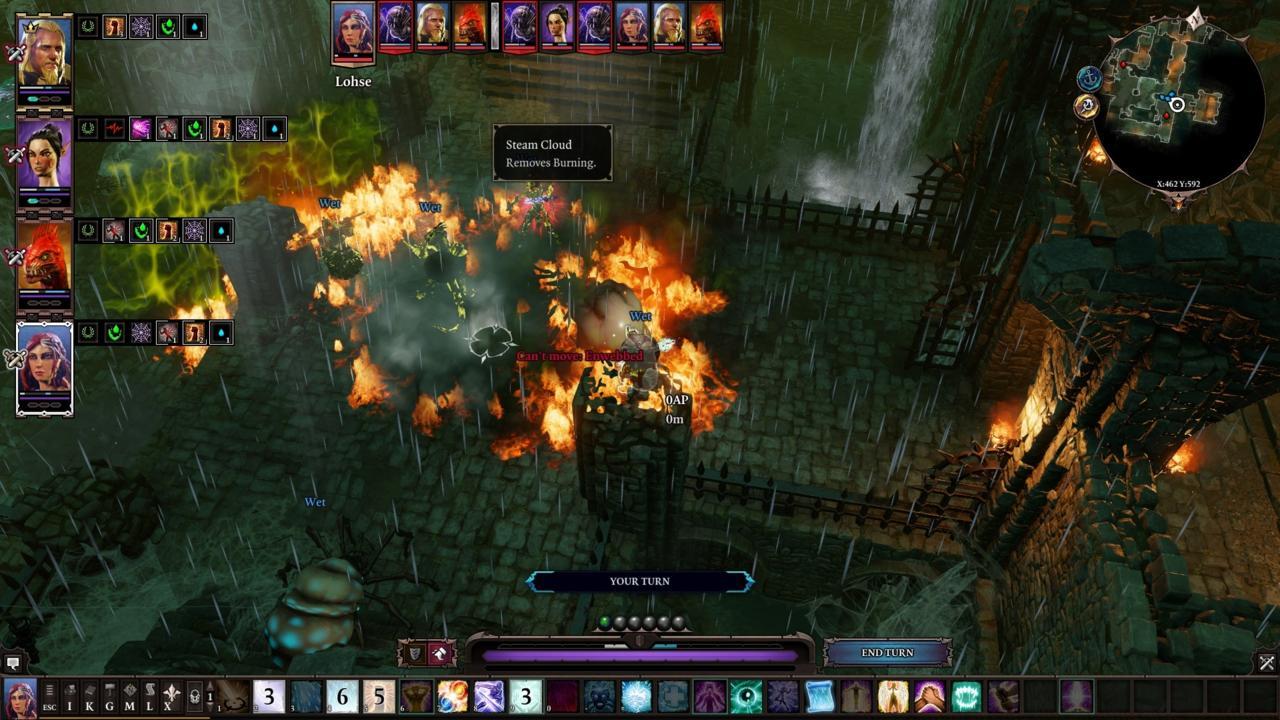Use the blue scroll hotbar item
This screenshot has height=720, width=1280.
point(819,696)
